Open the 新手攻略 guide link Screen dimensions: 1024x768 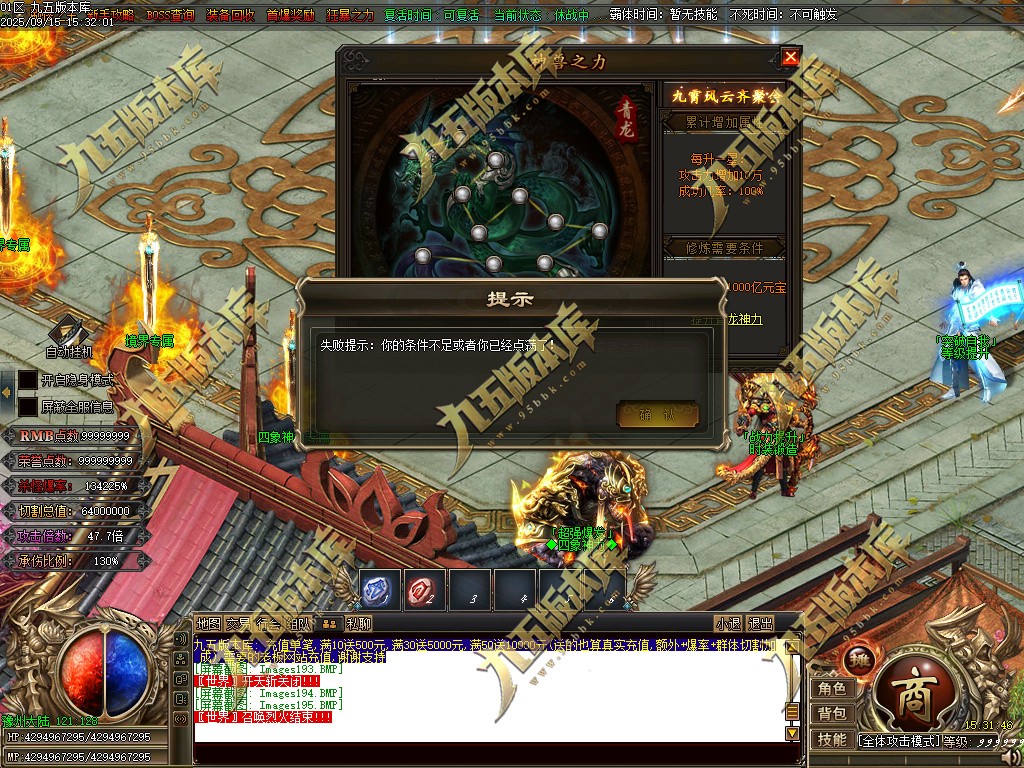click(112, 16)
